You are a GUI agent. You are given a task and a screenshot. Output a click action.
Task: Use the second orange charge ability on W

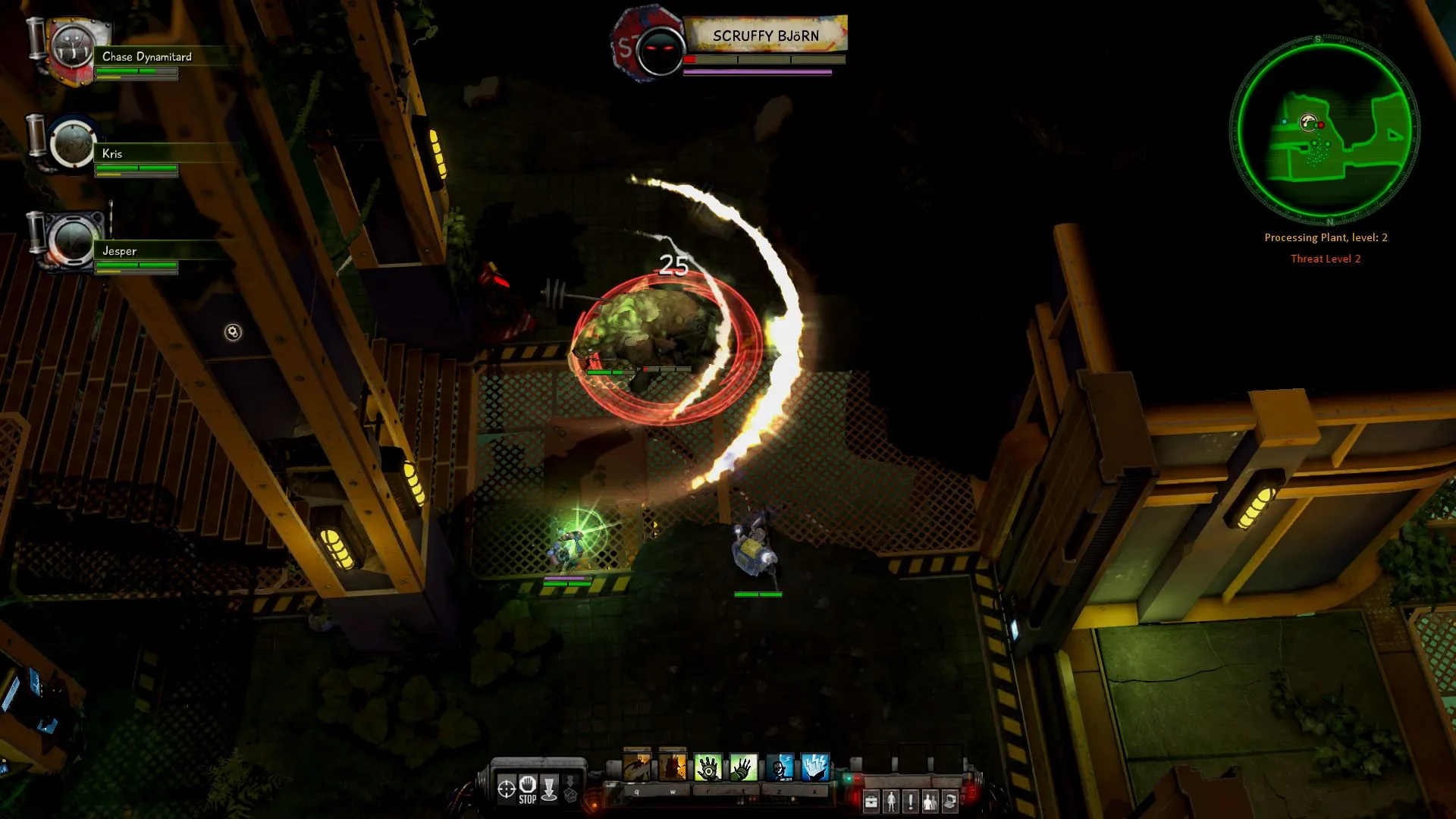tap(673, 767)
